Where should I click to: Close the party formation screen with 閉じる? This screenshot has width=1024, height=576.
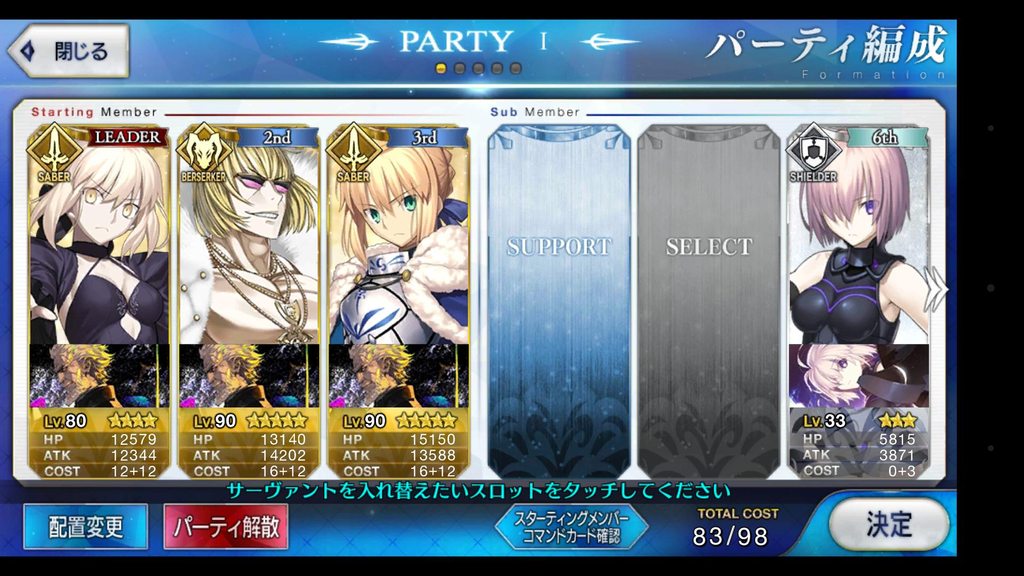(69, 51)
